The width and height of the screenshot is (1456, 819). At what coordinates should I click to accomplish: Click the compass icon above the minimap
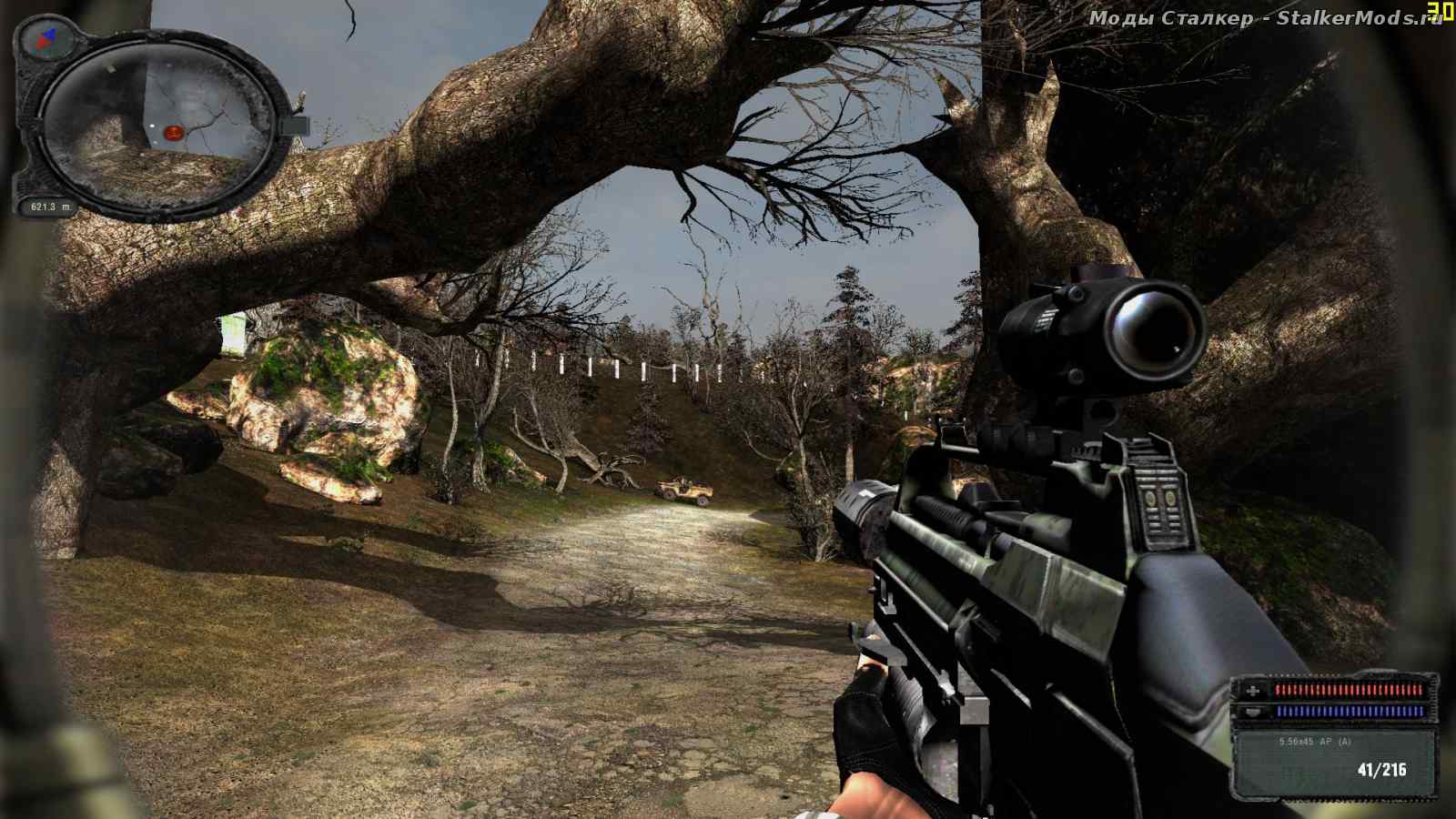pyautogui.click(x=43, y=36)
